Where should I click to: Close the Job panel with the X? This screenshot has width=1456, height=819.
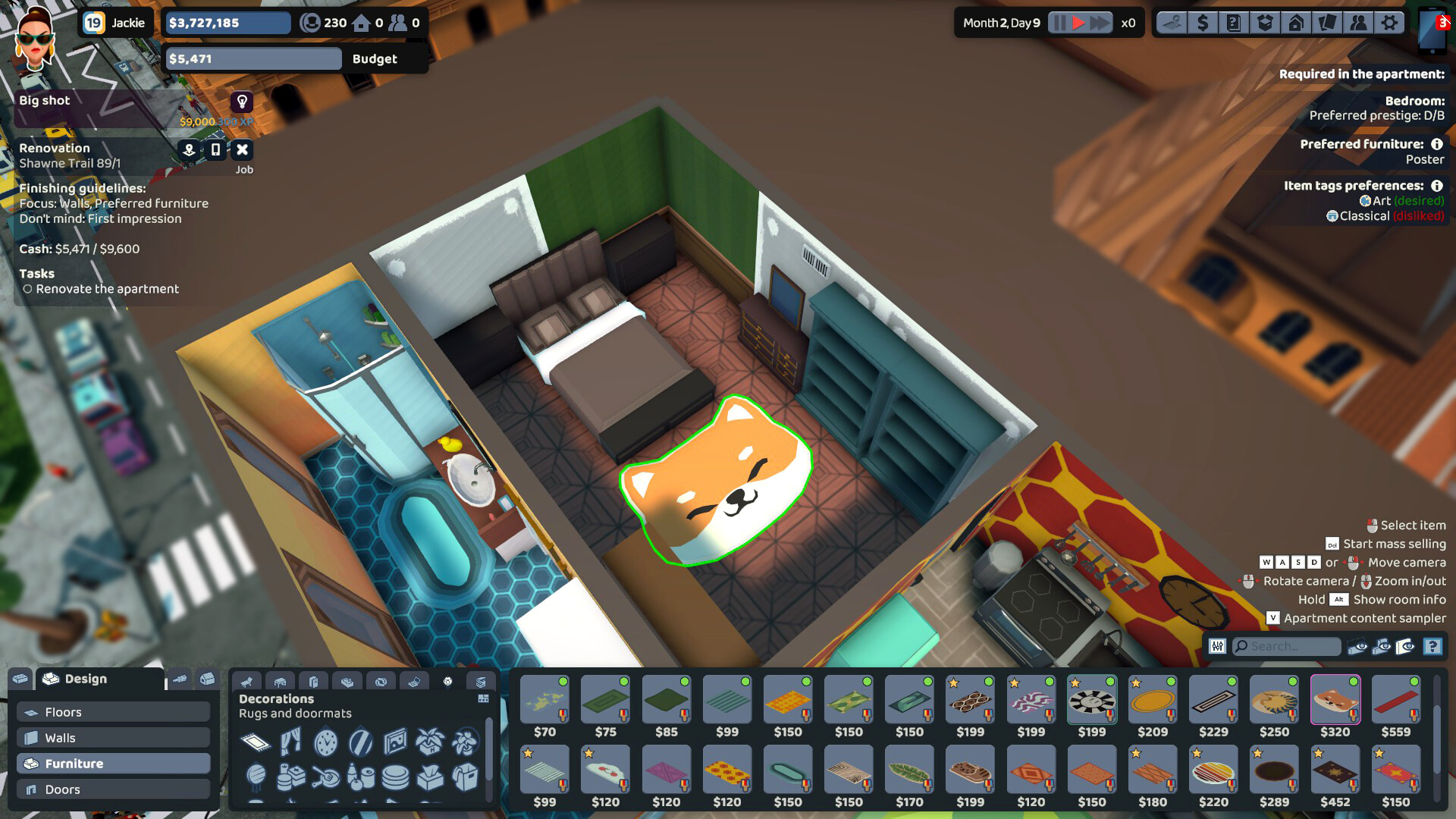(x=243, y=149)
